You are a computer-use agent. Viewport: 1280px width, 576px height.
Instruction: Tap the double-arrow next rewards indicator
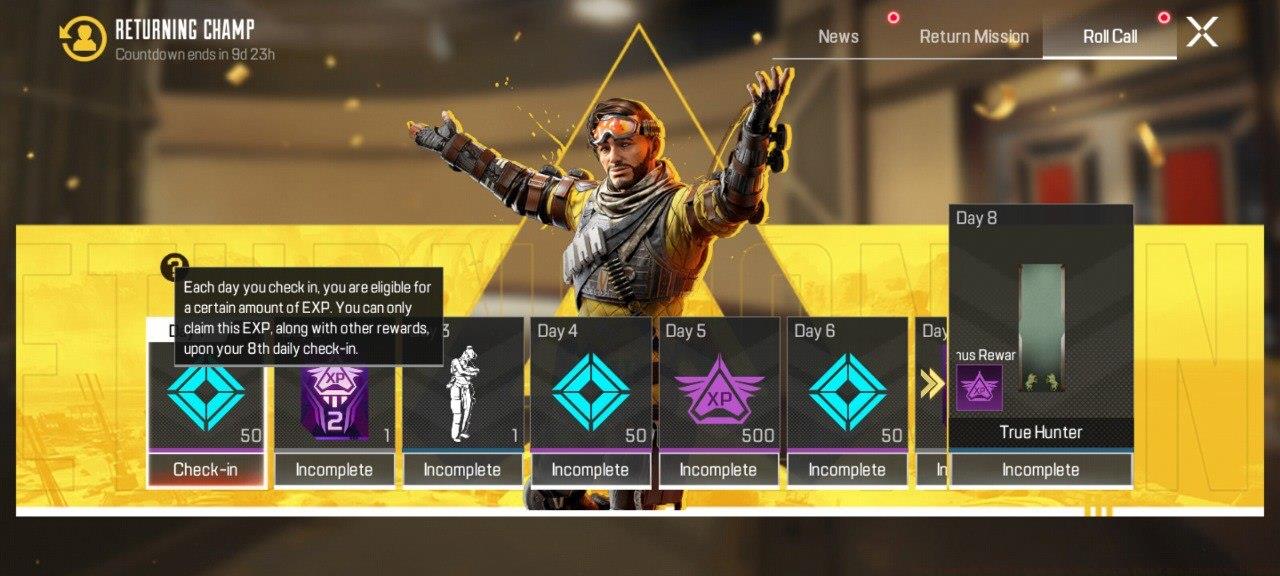[x=932, y=384]
